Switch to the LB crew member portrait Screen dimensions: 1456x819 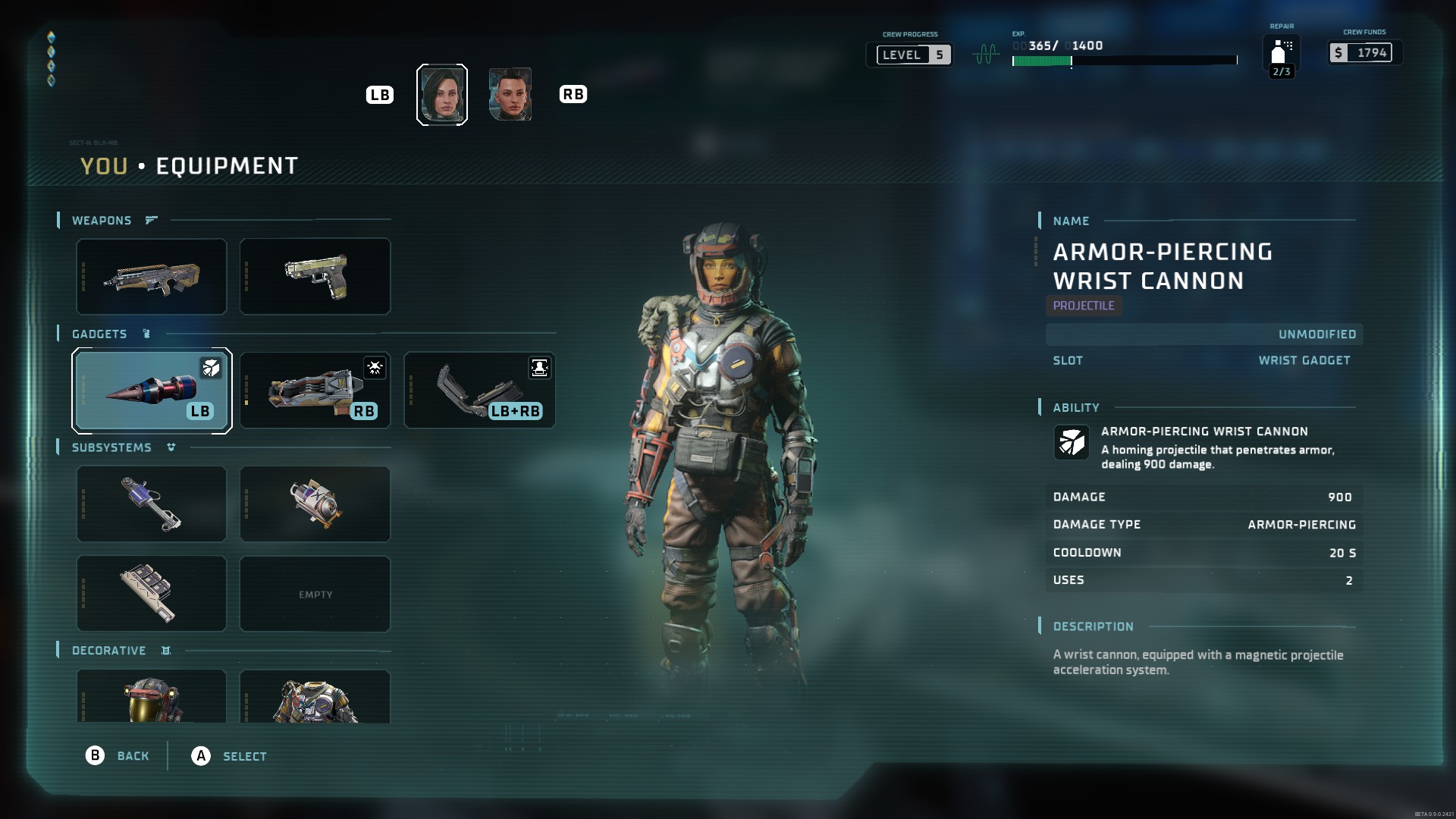click(442, 94)
